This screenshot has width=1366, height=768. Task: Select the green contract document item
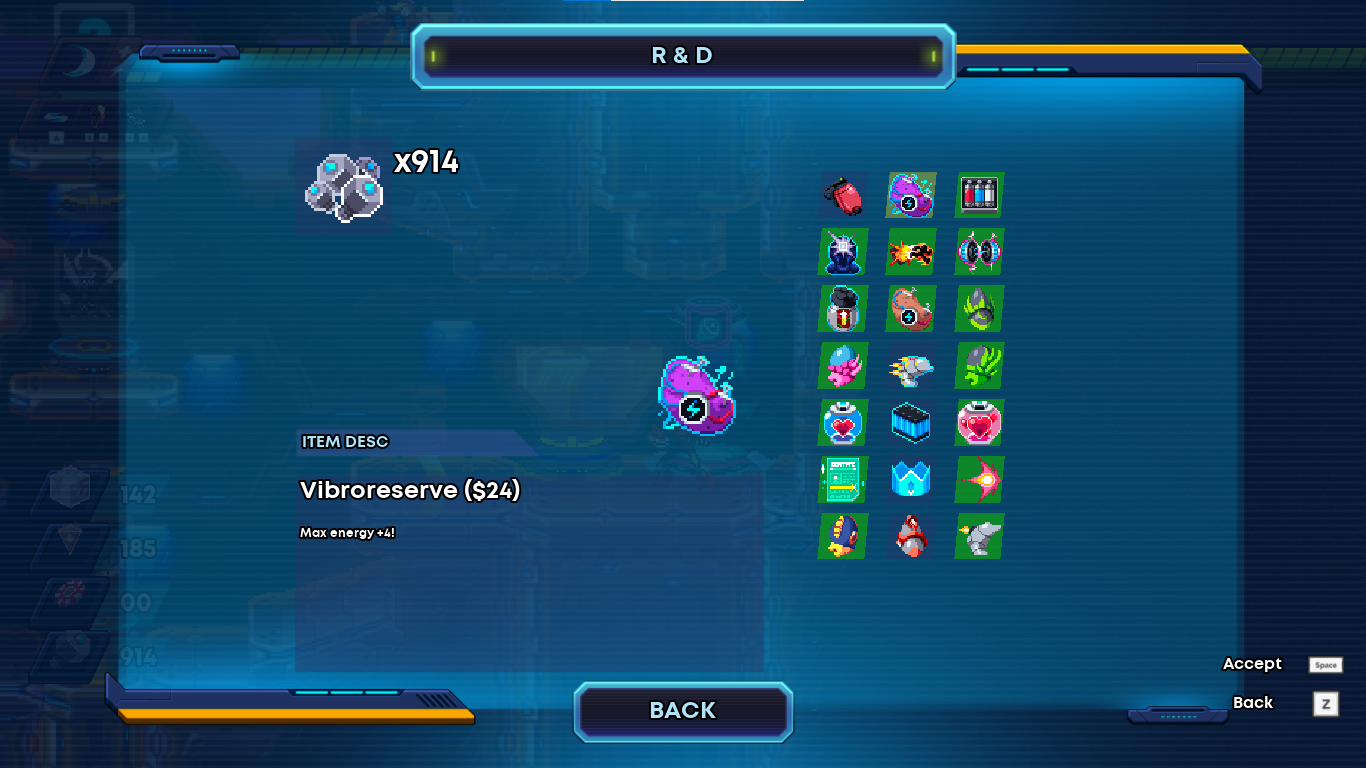[x=843, y=480]
